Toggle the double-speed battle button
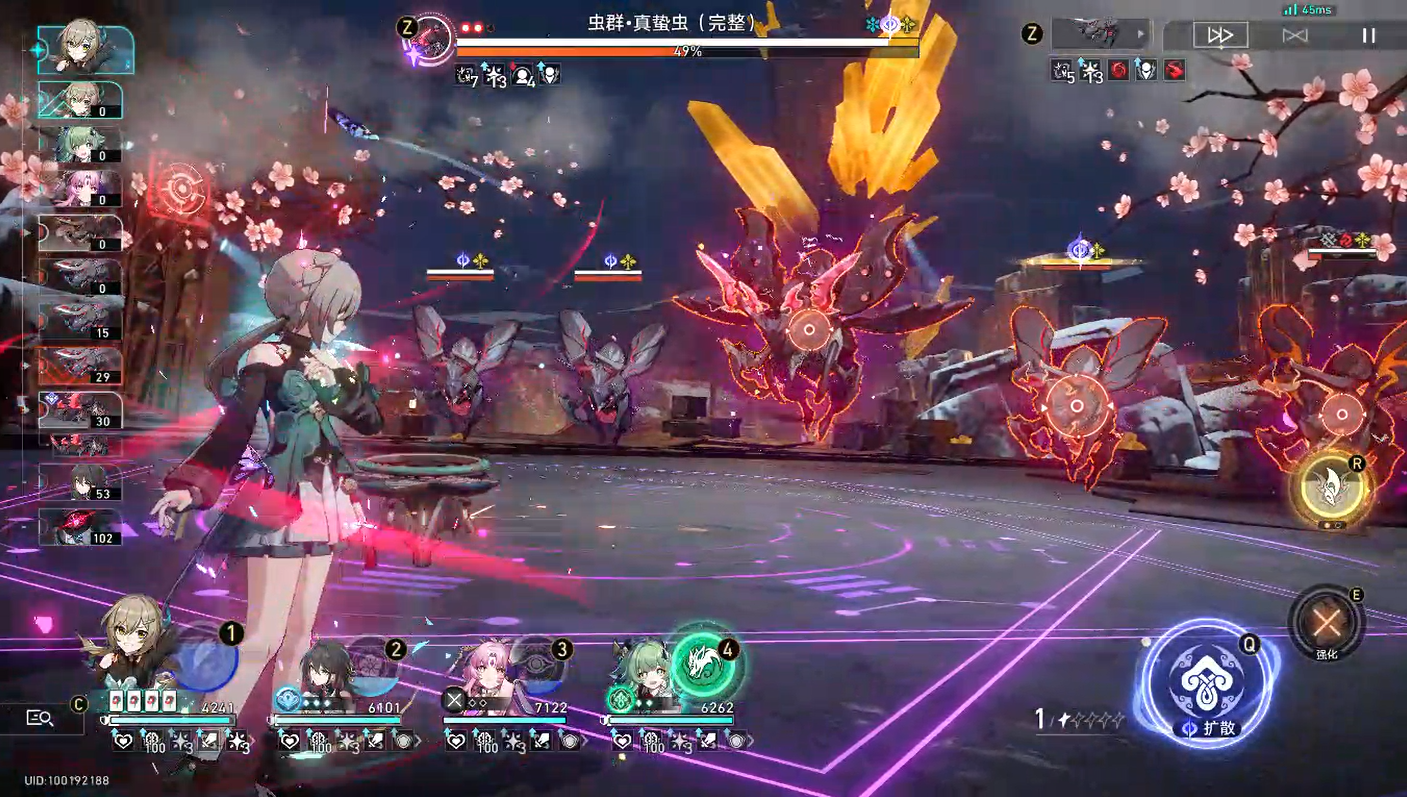1407x797 pixels. coord(1220,35)
